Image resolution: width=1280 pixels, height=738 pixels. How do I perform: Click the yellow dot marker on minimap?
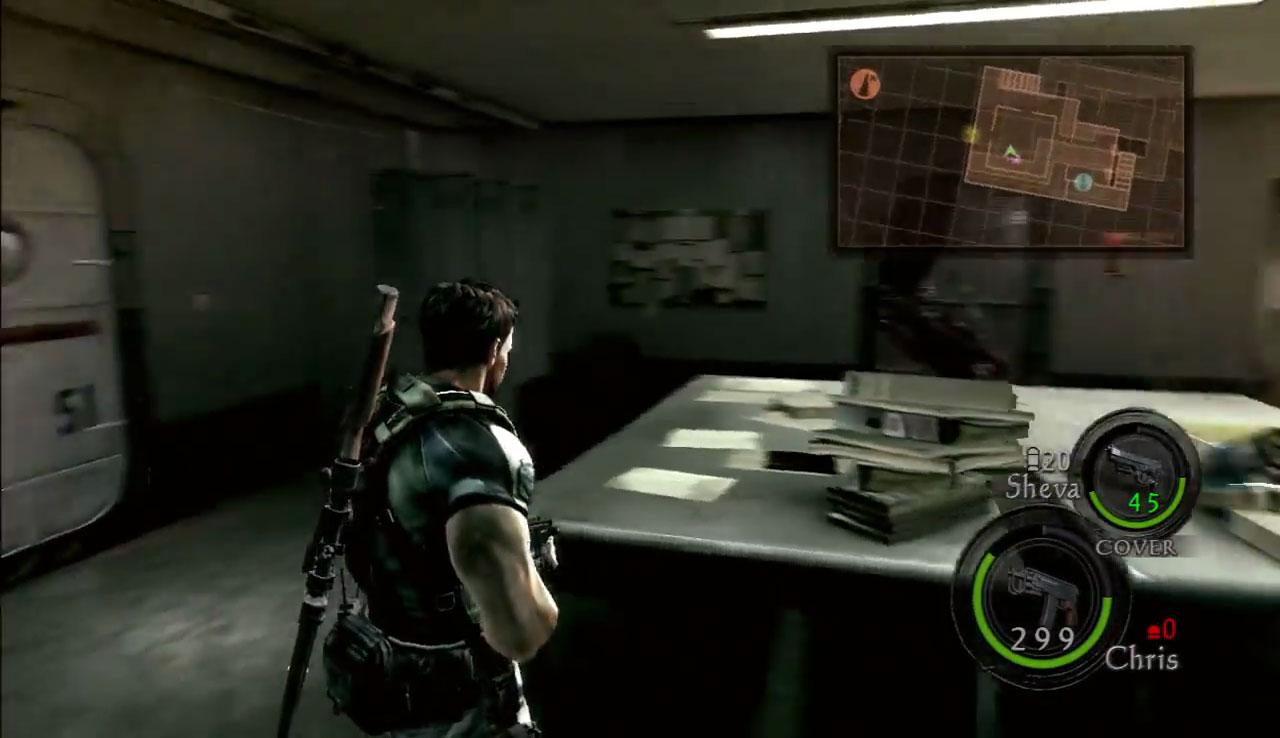coord(969,134)
